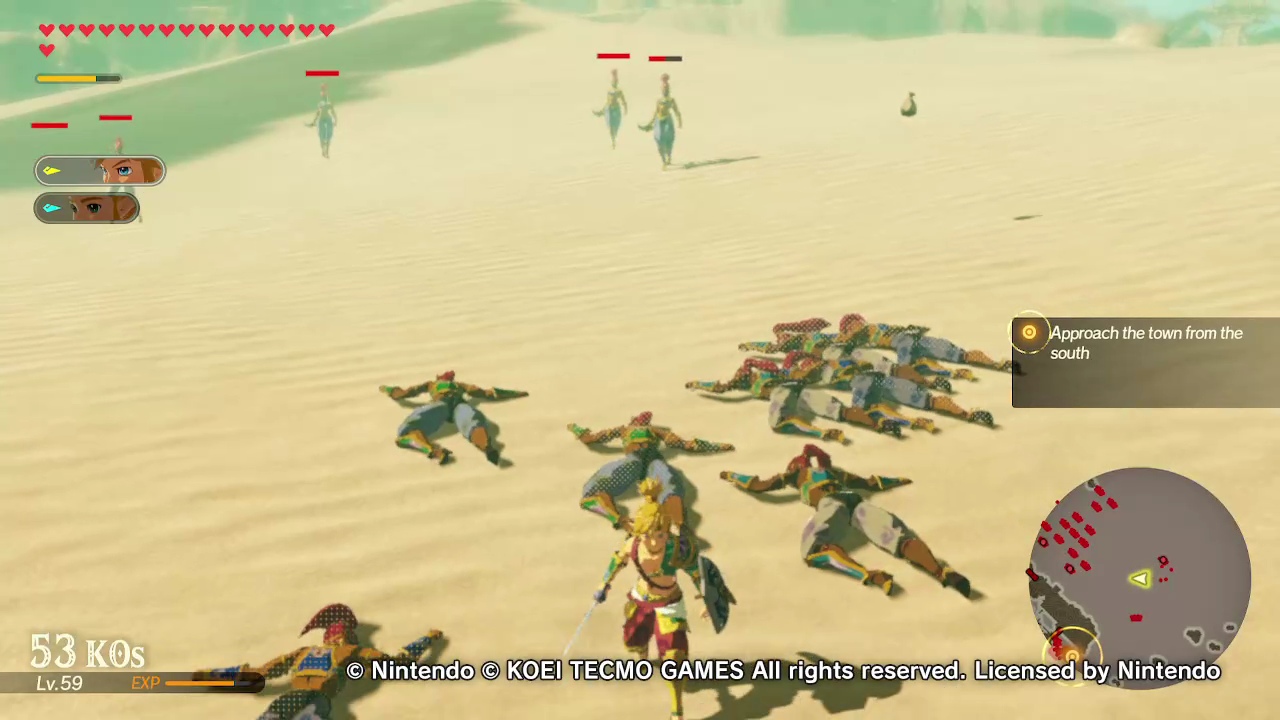This screenshot has height=720, width=1280.
Task: Select the Lv.59 level label
Action: [58, 684]
